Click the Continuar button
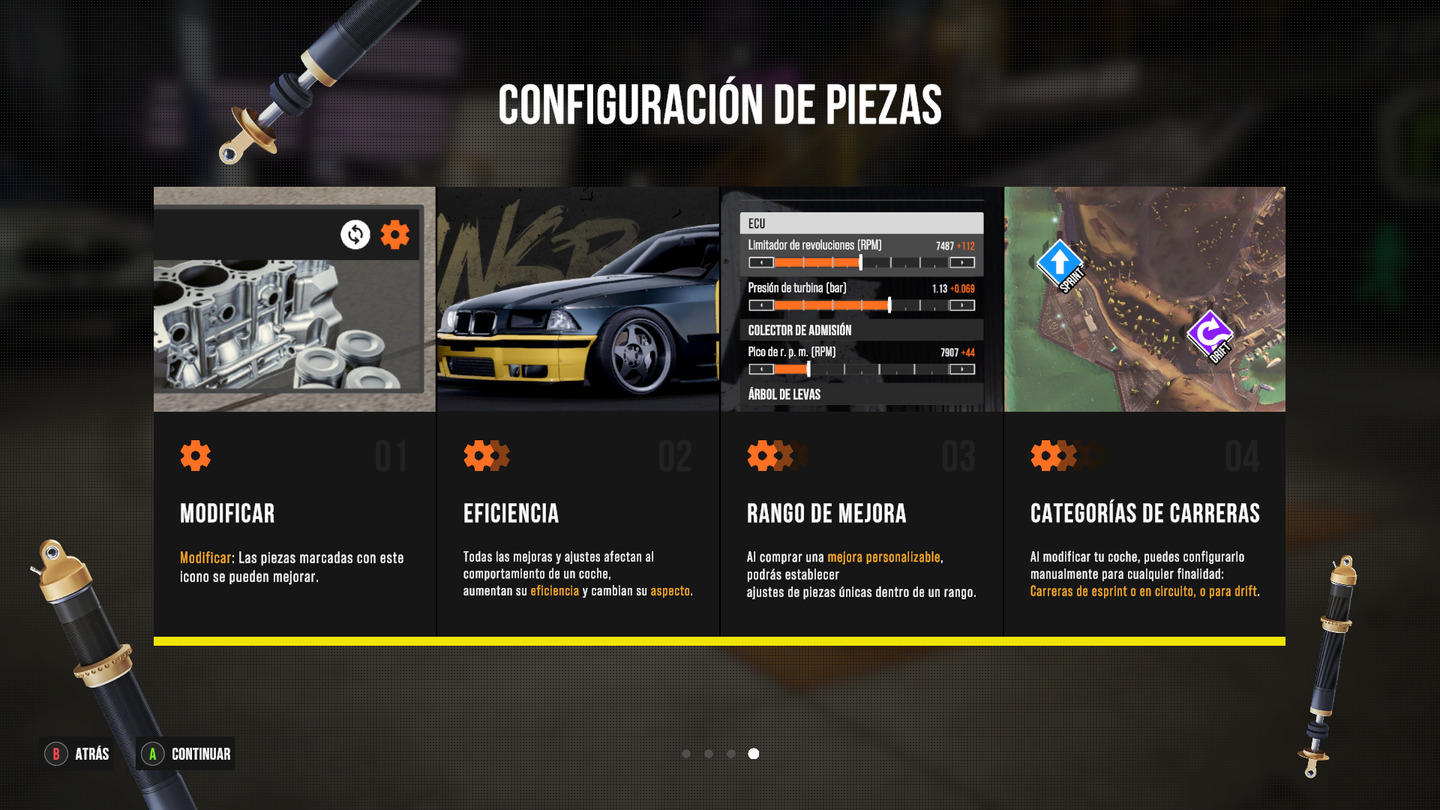Screen dimensions: 1440x810 pyautogui.click(x=187, y=754)
